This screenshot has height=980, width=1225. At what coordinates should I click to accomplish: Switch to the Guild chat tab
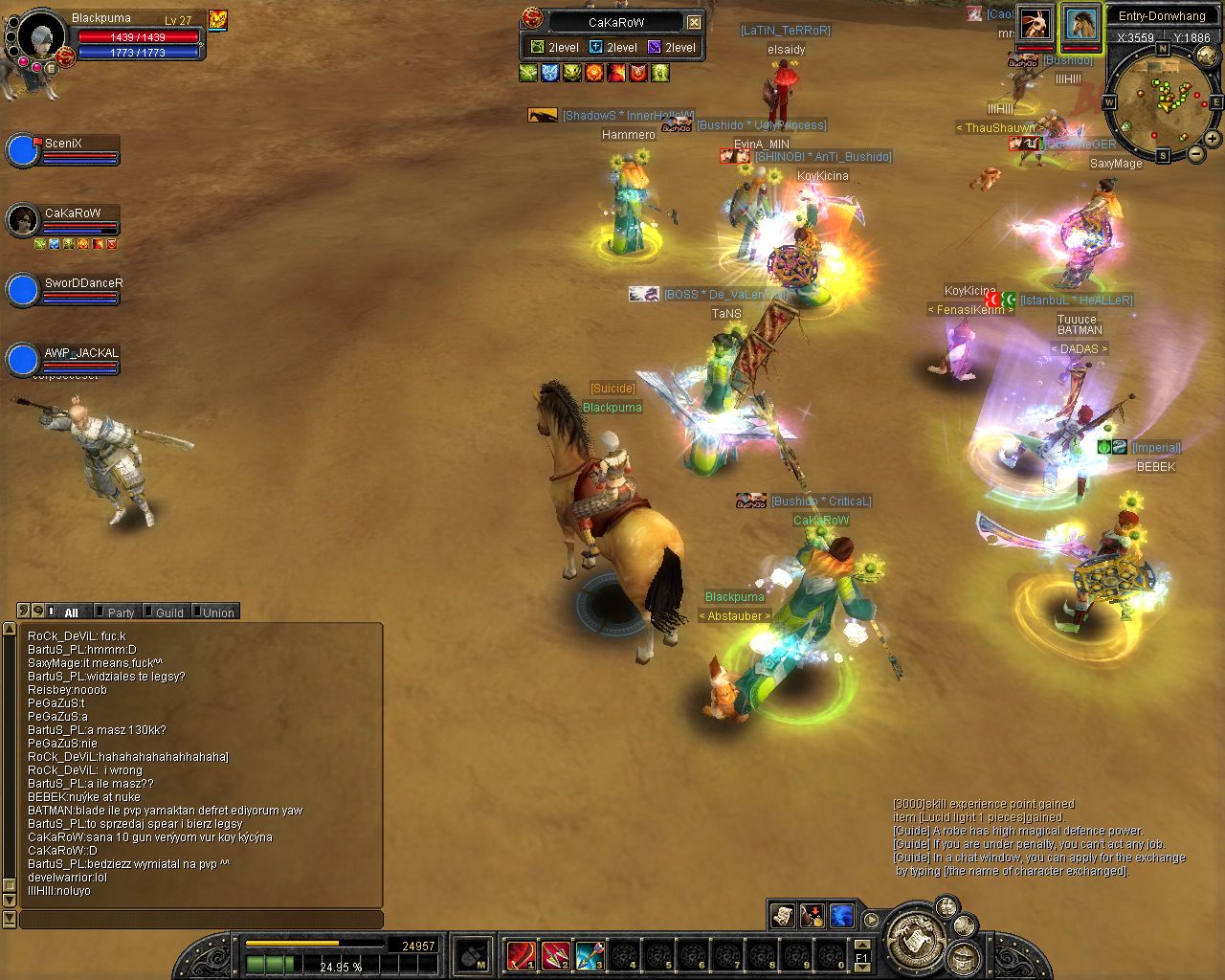[x=169, y=612]
